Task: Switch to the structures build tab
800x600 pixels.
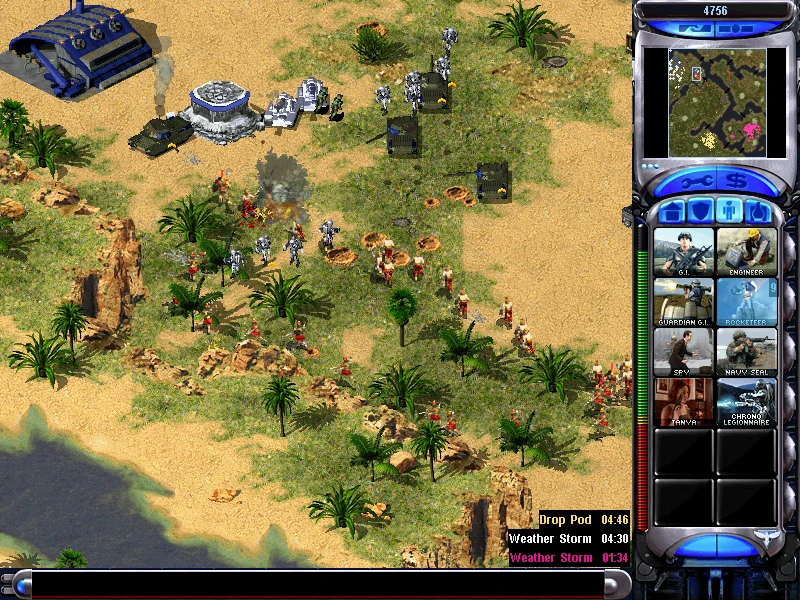Action: [673, 211]
